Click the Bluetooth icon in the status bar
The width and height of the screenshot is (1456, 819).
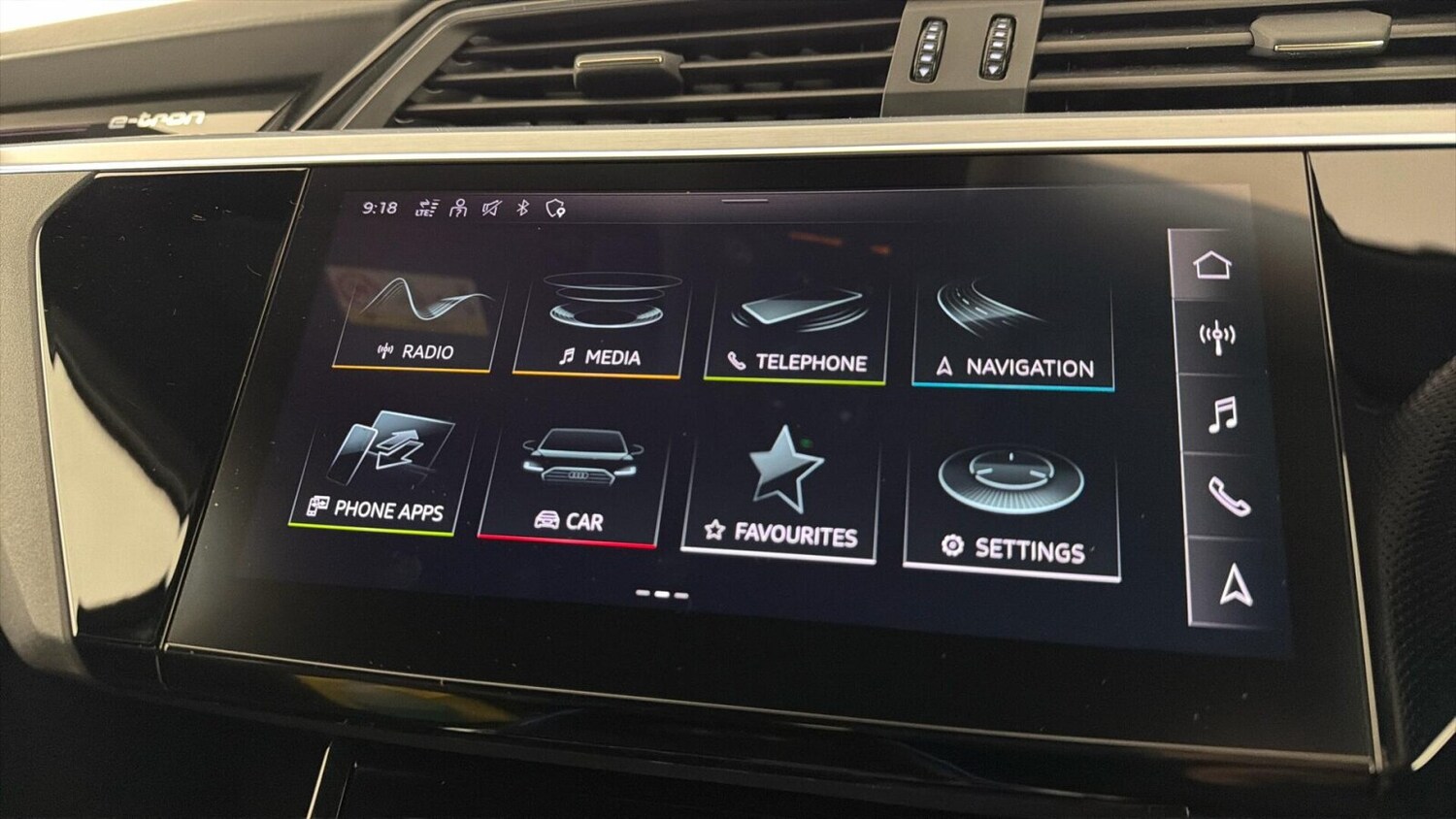[x=522, y=207]
